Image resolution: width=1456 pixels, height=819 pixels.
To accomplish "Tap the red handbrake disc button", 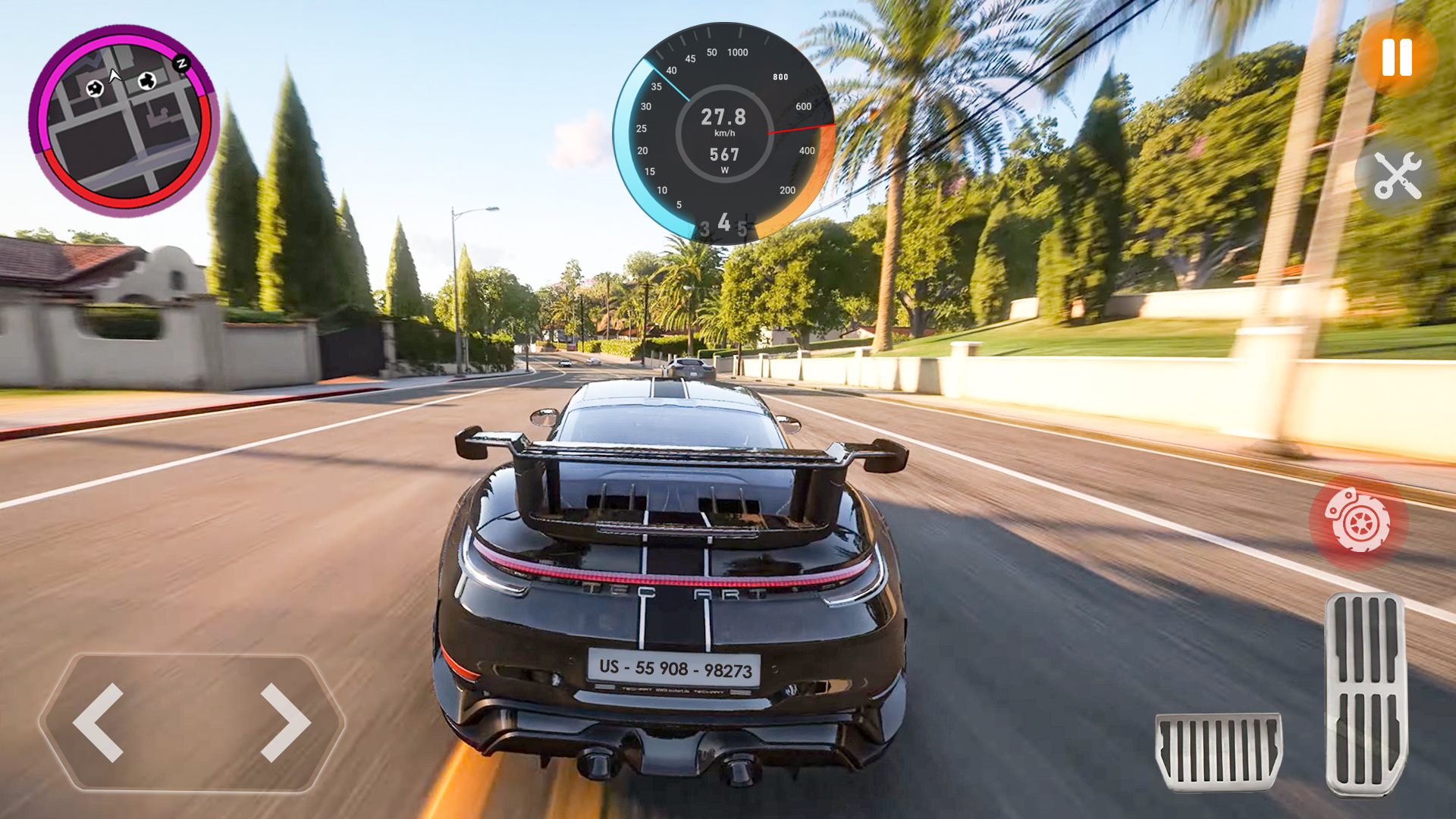I will click(x=1357, y=522).
